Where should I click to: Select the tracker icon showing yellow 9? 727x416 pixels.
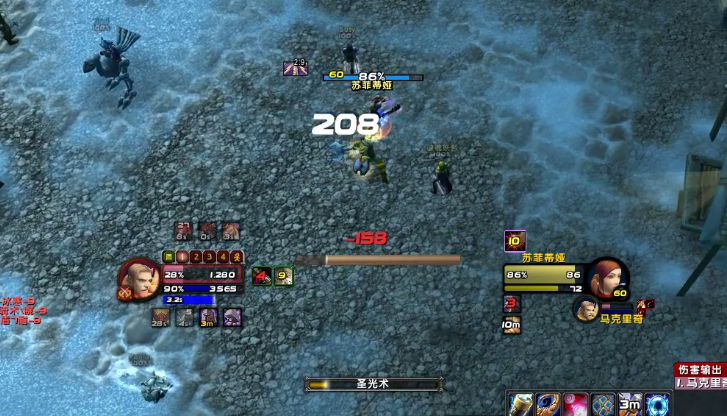click(x=284, y=276)
